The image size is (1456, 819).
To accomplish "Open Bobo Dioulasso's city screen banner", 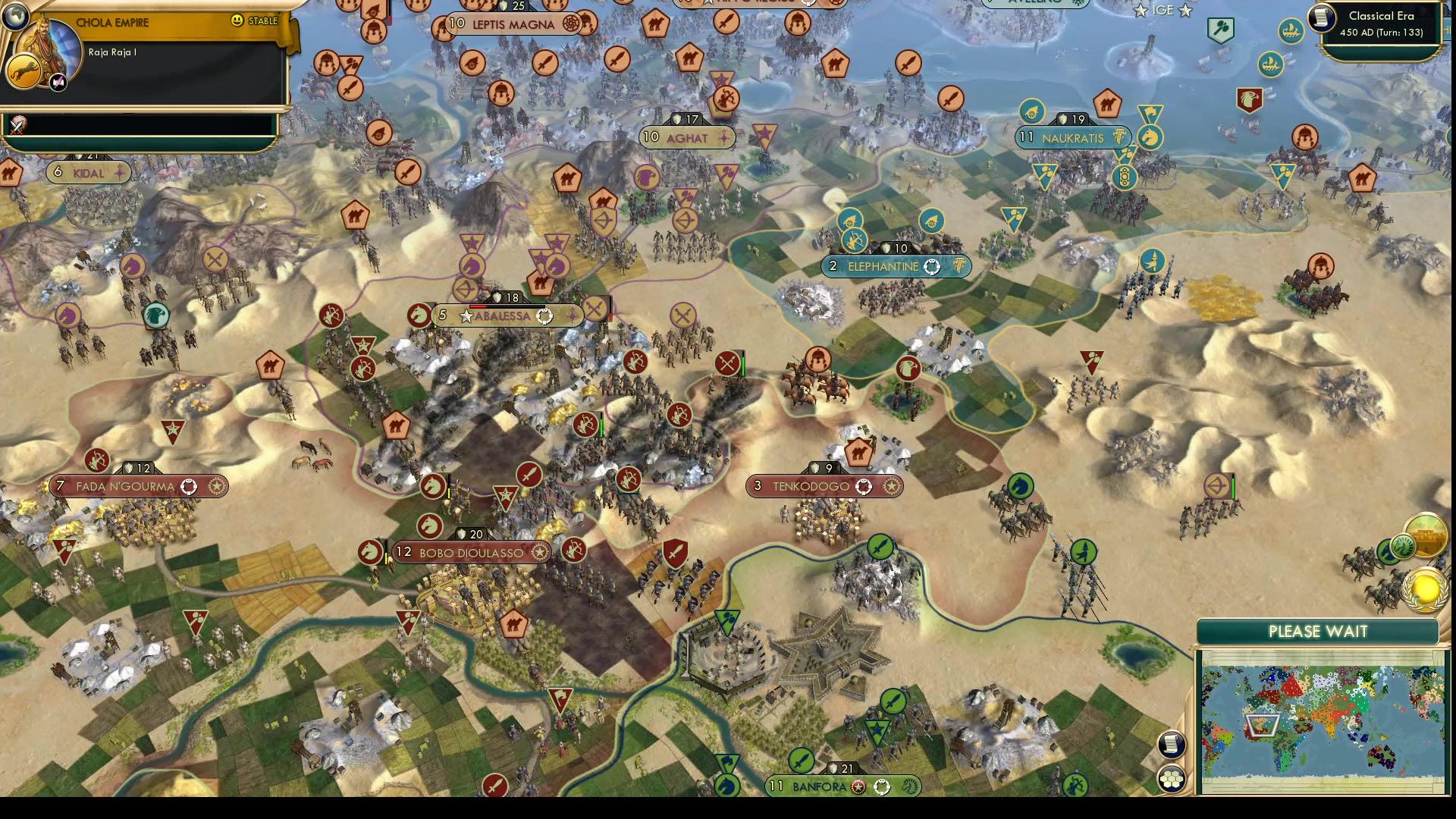I will (470, 553).
